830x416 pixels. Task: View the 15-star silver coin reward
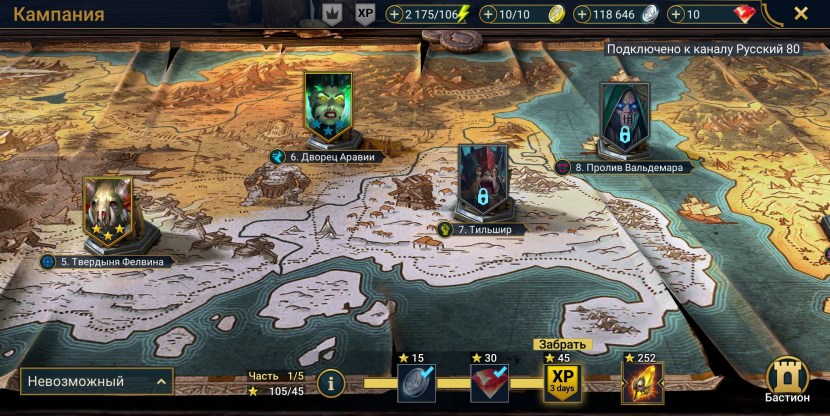pyautogui.click(x=415, y=381)
